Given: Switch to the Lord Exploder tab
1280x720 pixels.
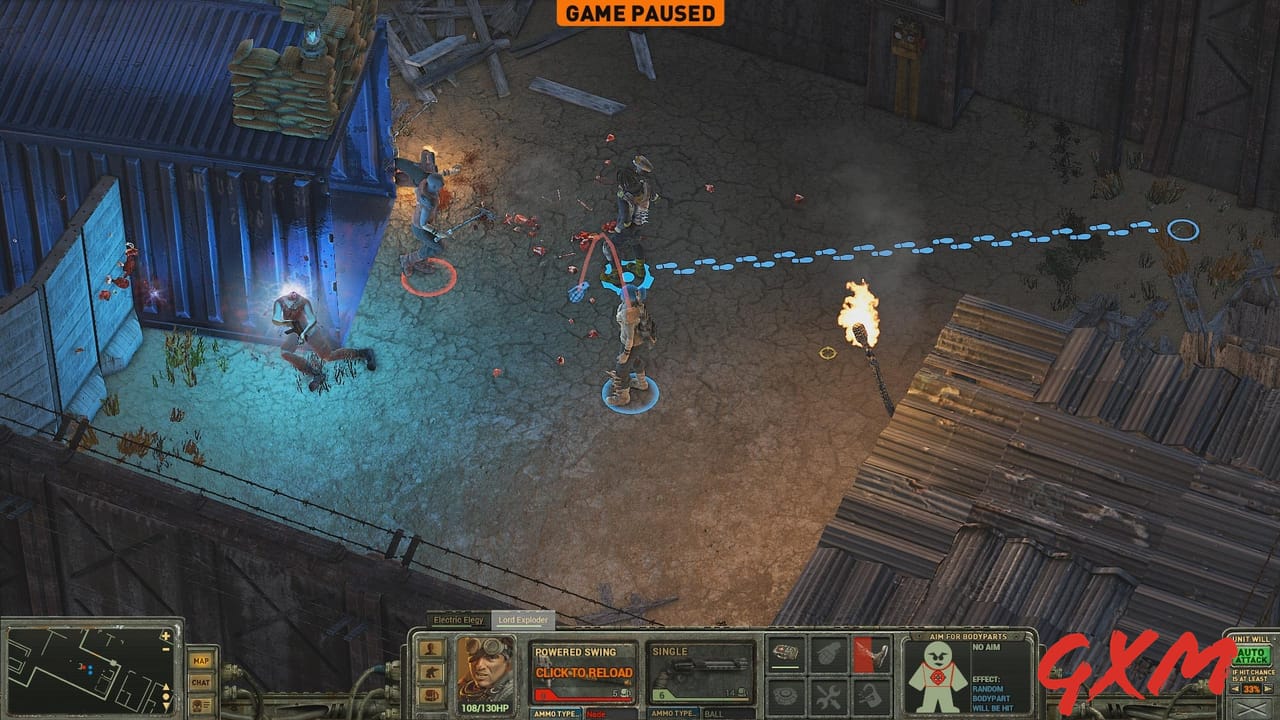Looking at the screenshot, I should click(523, 618).
